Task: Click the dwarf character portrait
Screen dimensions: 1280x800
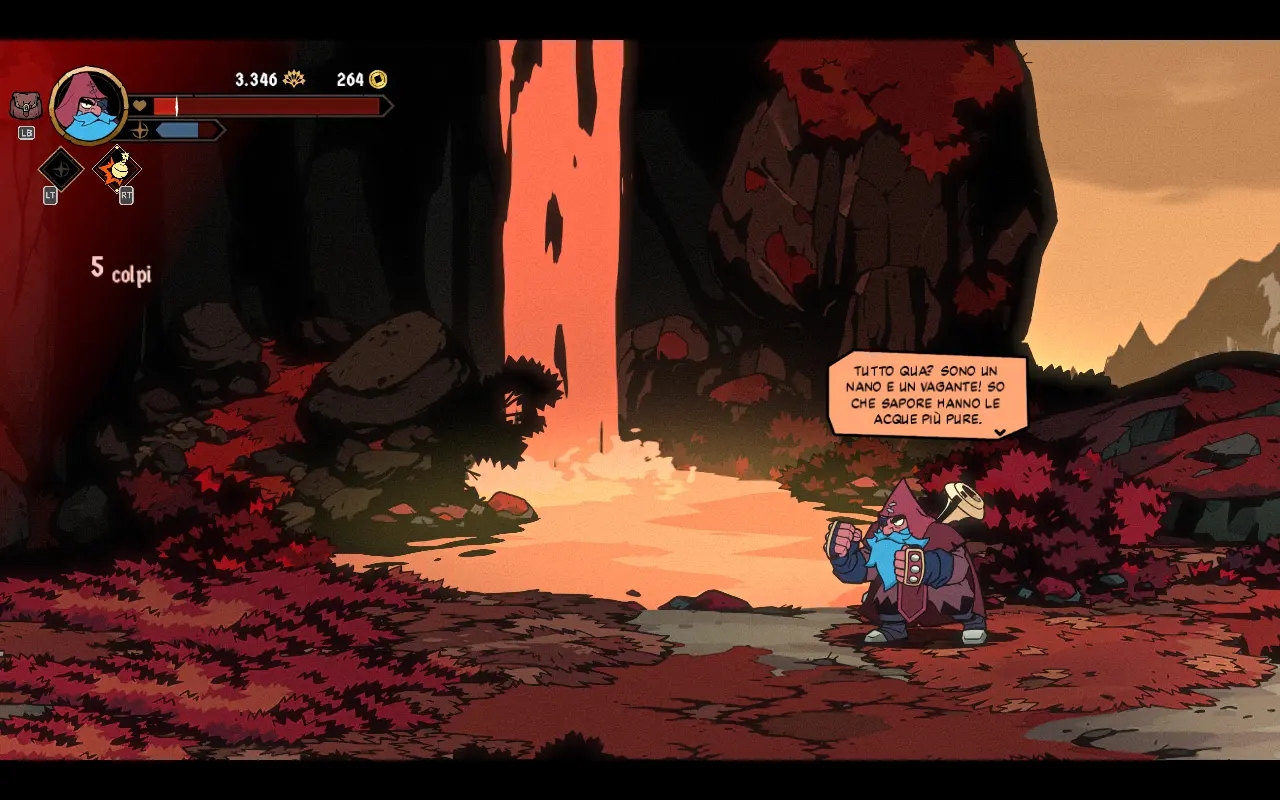Action: 89,105
